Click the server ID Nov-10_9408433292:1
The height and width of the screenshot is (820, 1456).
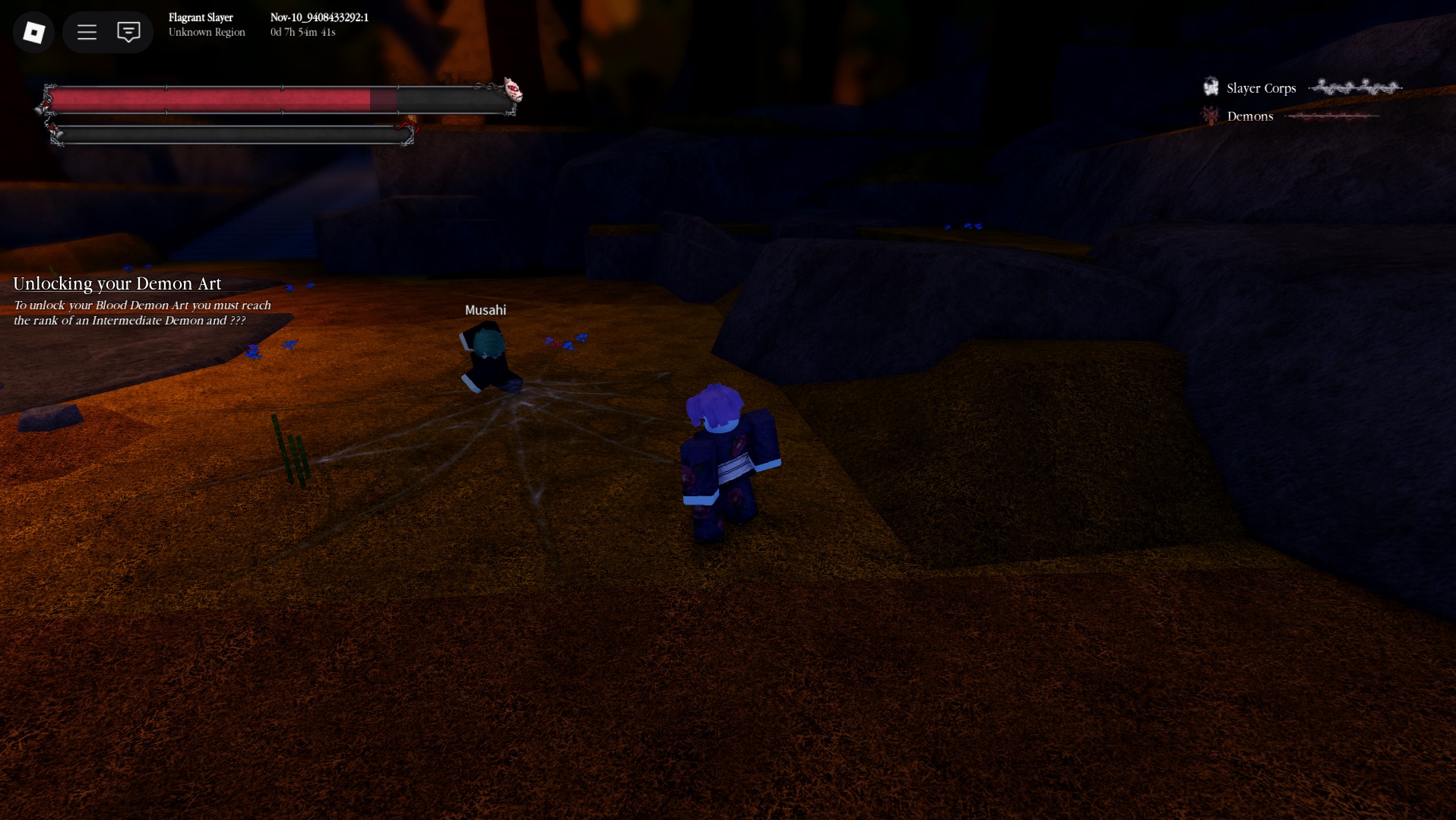(x=319, y=17)
